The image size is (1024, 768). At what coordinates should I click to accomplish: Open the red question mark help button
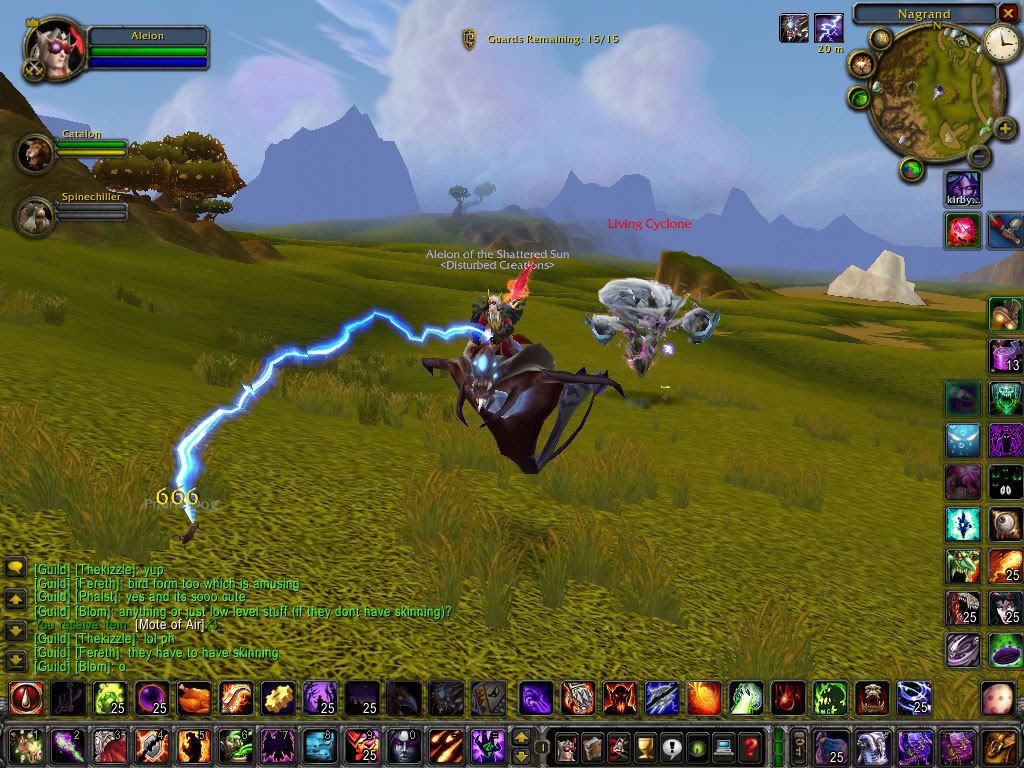point(750,746)
